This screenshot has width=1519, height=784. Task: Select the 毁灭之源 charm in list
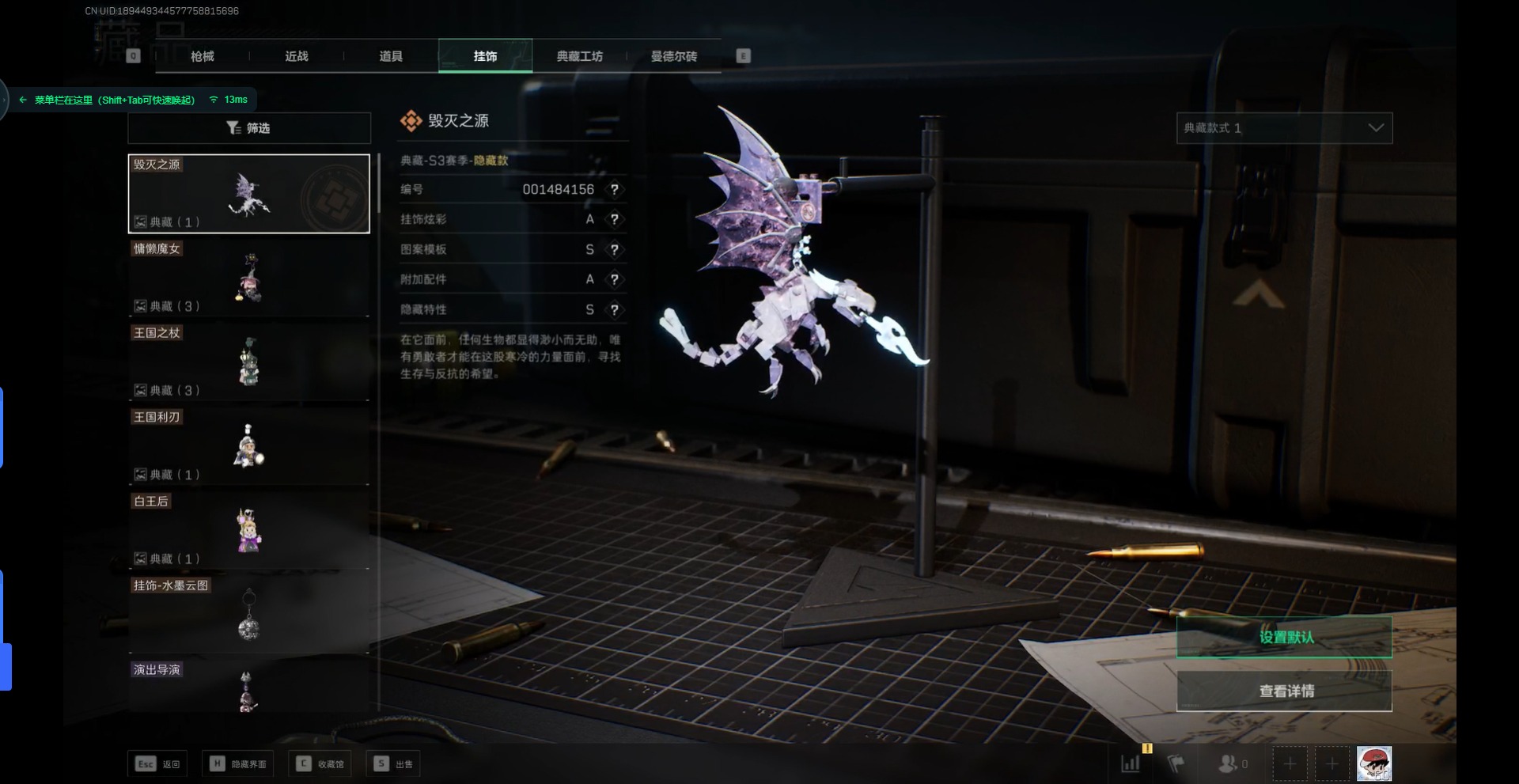click(x=249, y=194)
